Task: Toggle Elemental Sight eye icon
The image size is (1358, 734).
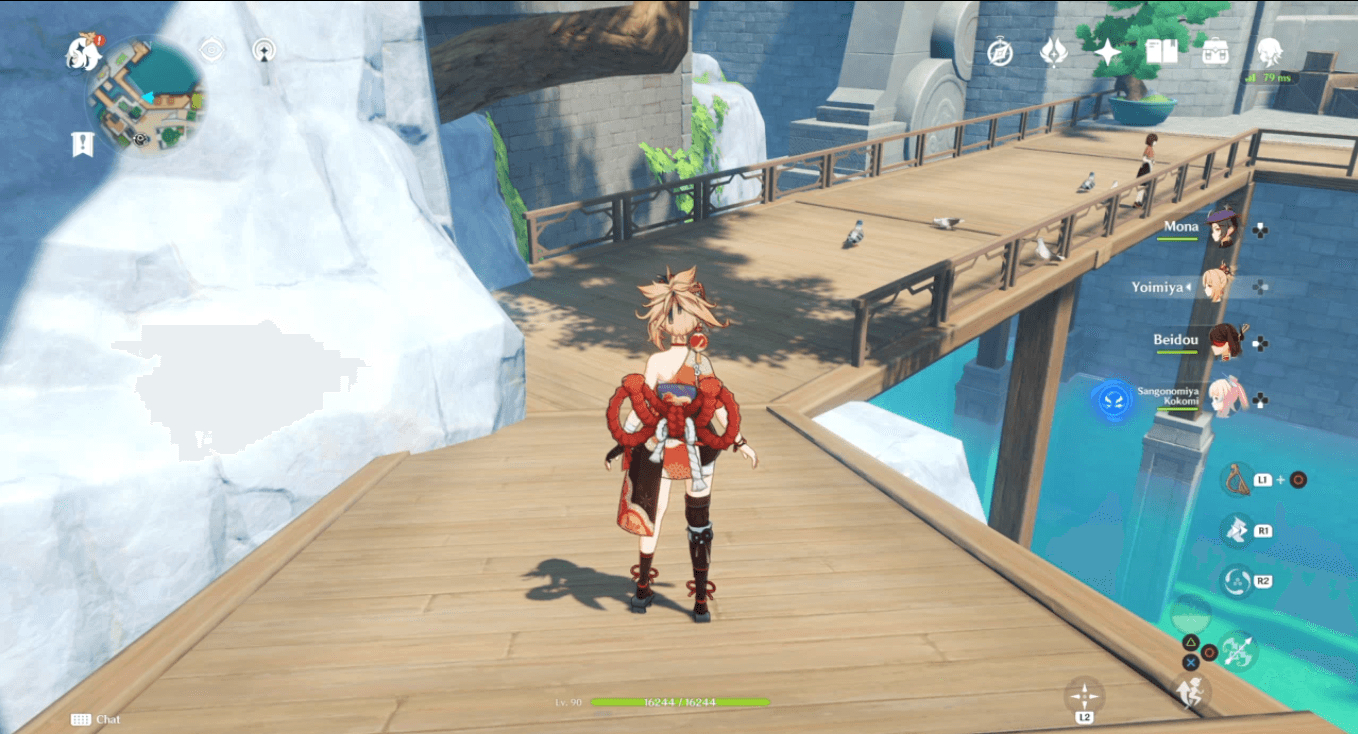Action: [x=211, y=50]
